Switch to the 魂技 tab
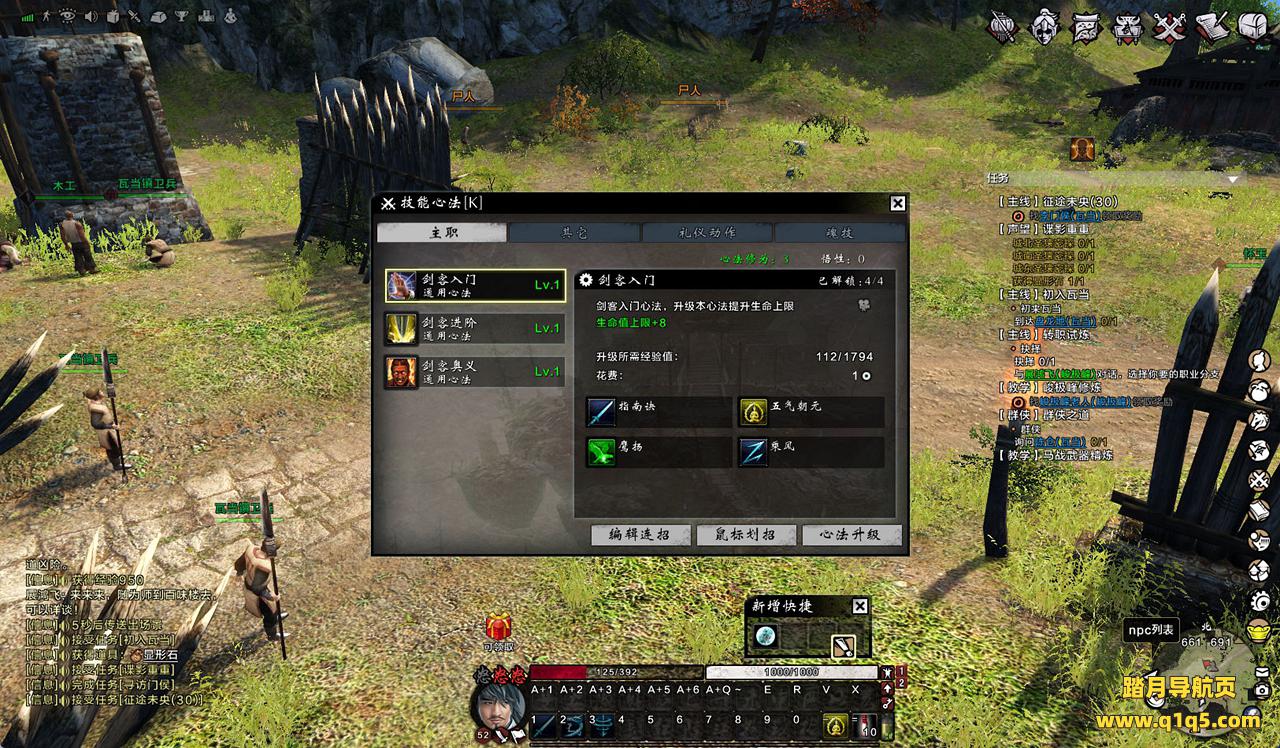 [839, 232]
